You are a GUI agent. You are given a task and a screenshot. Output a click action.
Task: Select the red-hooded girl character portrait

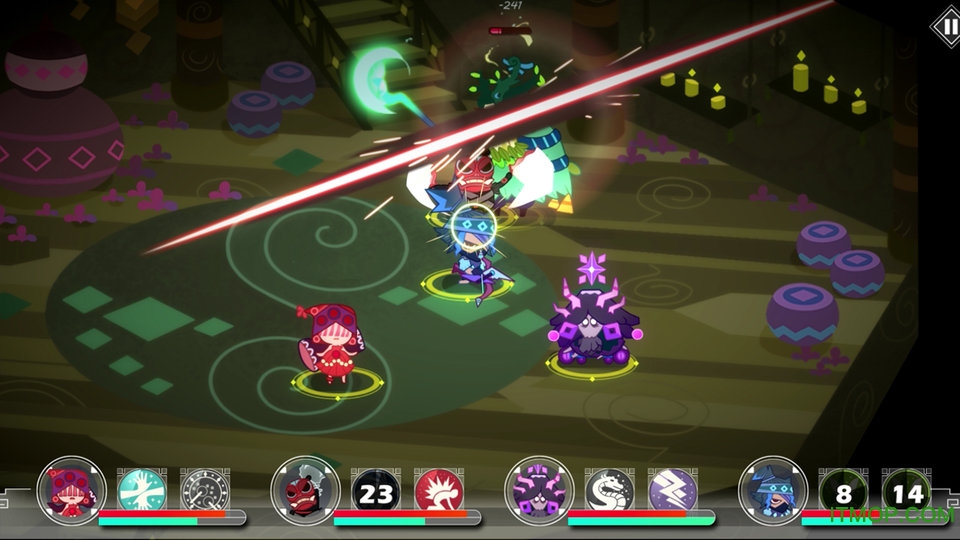tap(71, 490)
